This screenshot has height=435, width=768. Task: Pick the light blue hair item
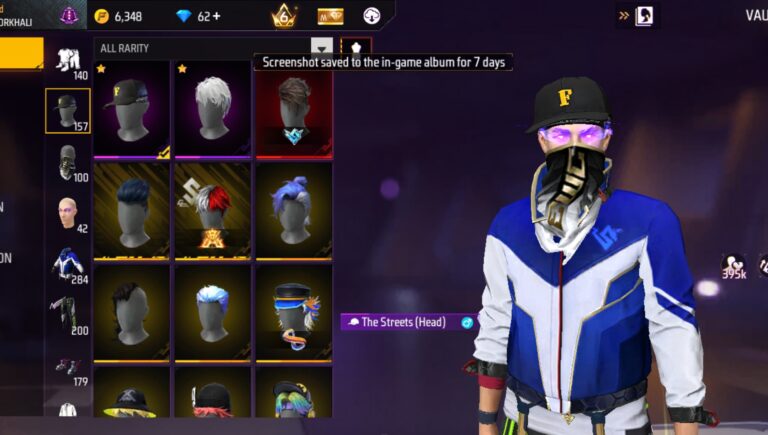pos(212,310)
